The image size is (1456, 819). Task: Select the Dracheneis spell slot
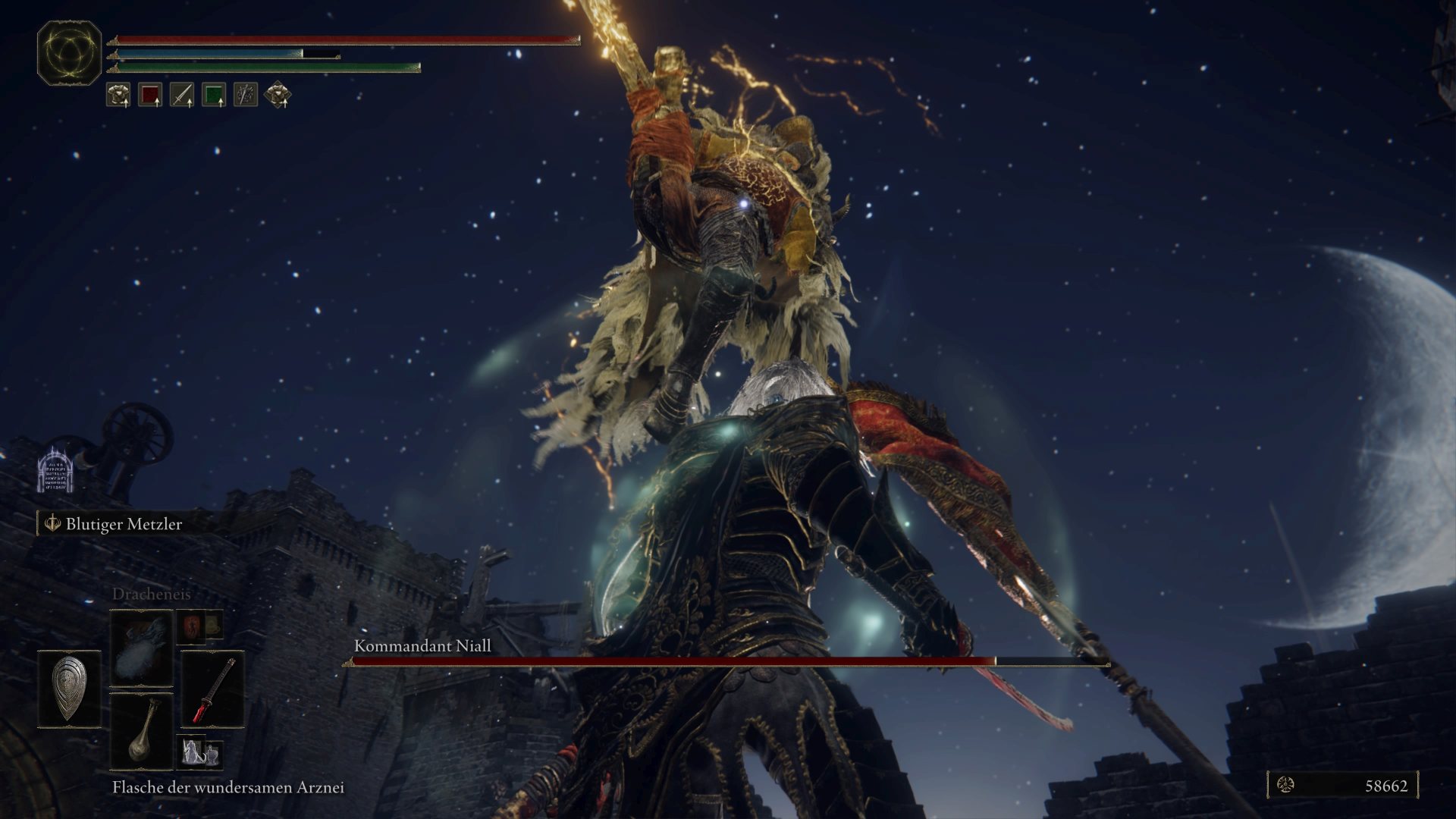(x=142, y=648)
